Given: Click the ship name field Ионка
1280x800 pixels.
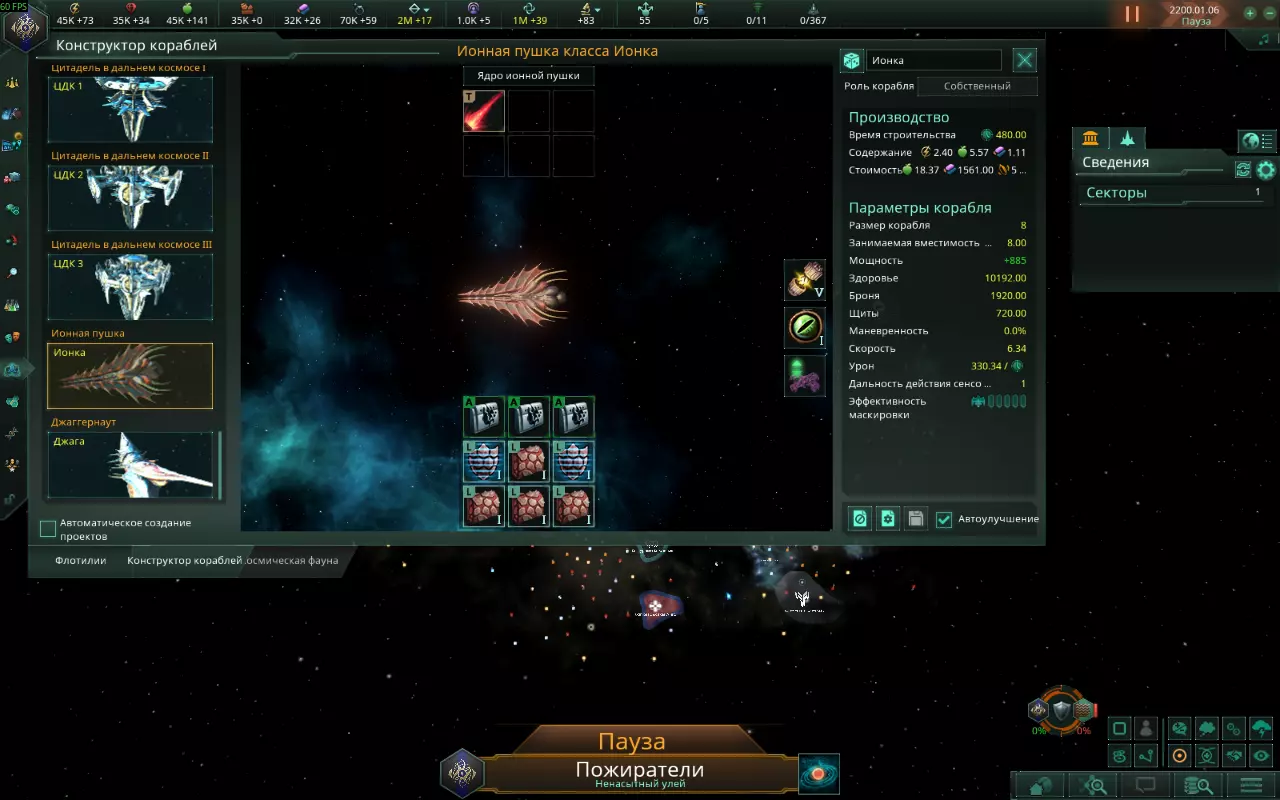Looking at the screenshot, I should tap(933, 61).
